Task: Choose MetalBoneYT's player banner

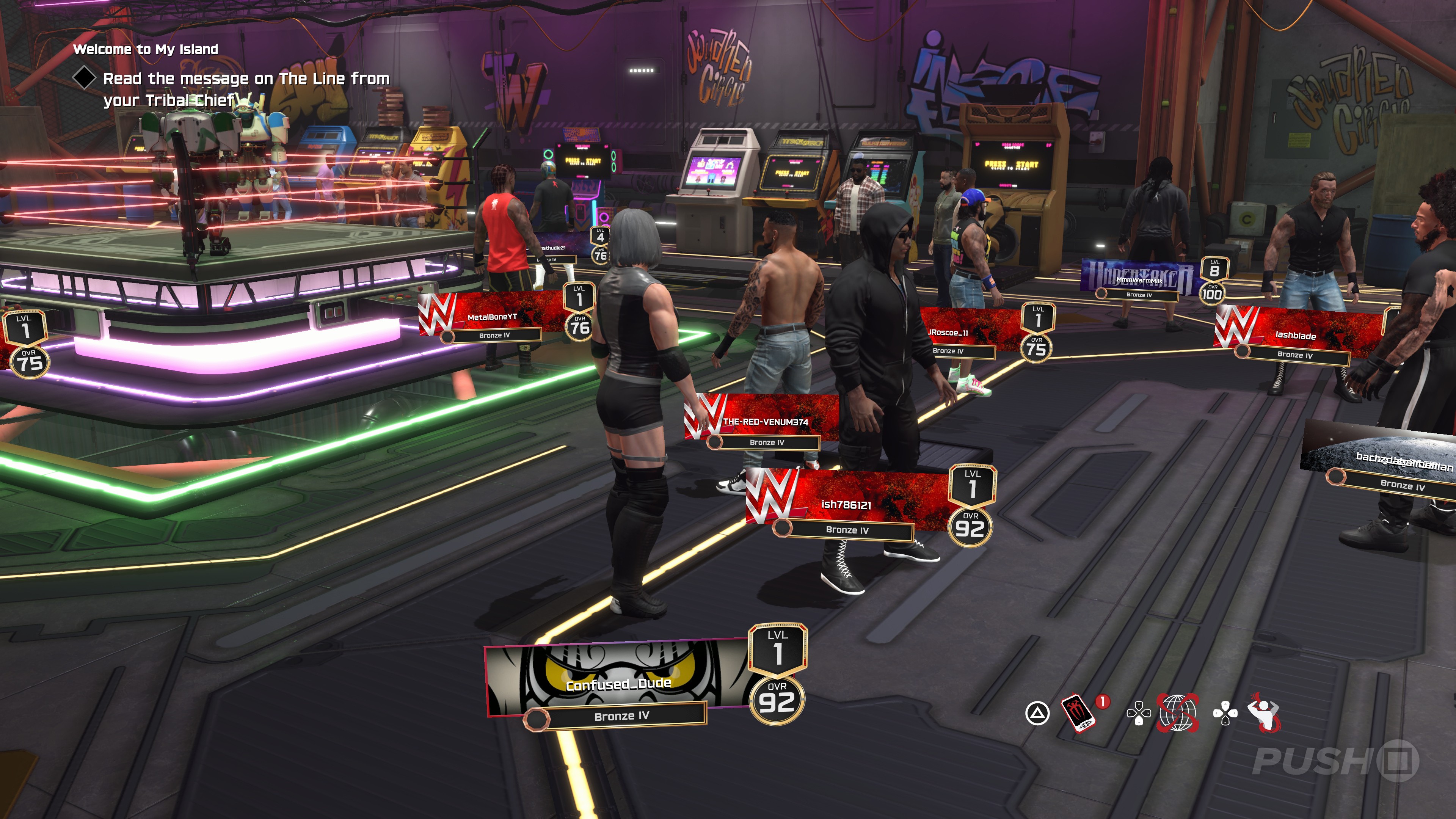Action: [491, 317]
